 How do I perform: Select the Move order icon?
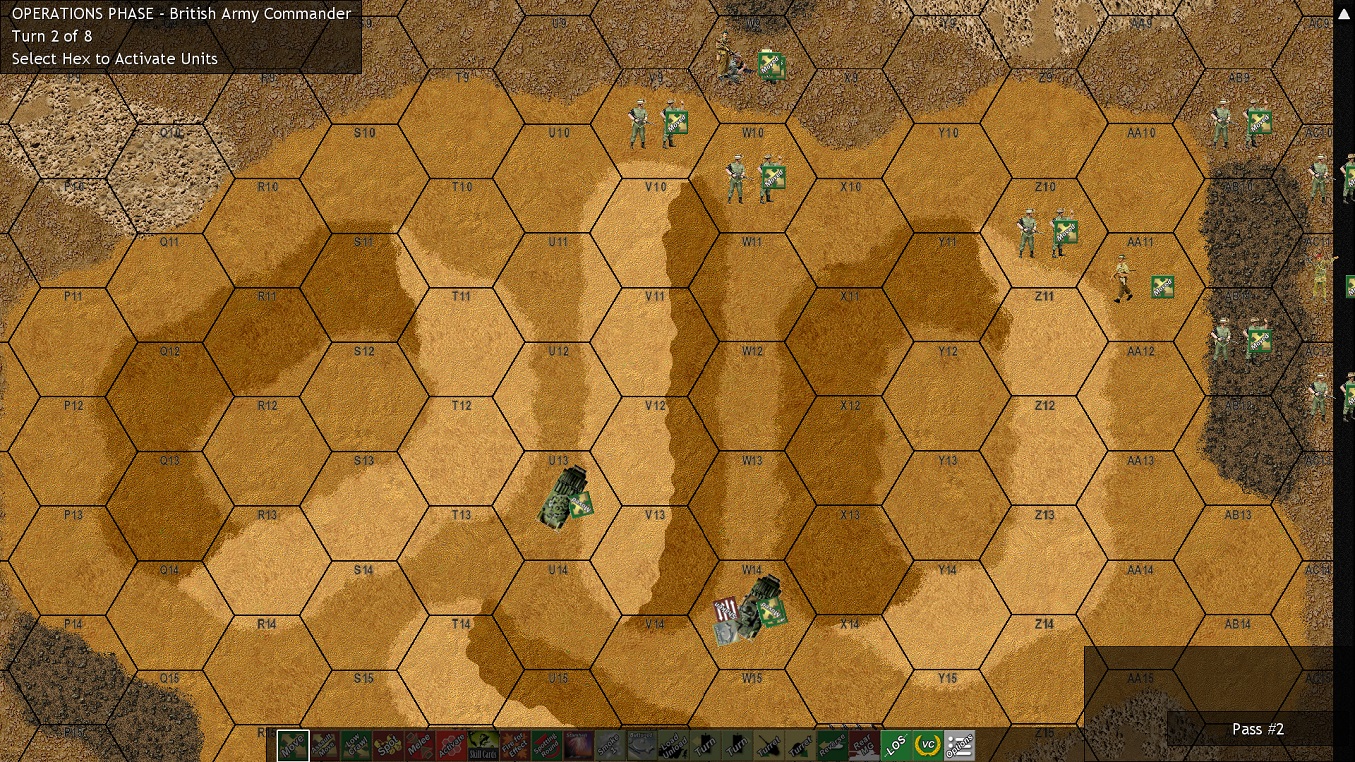point(293,744)
